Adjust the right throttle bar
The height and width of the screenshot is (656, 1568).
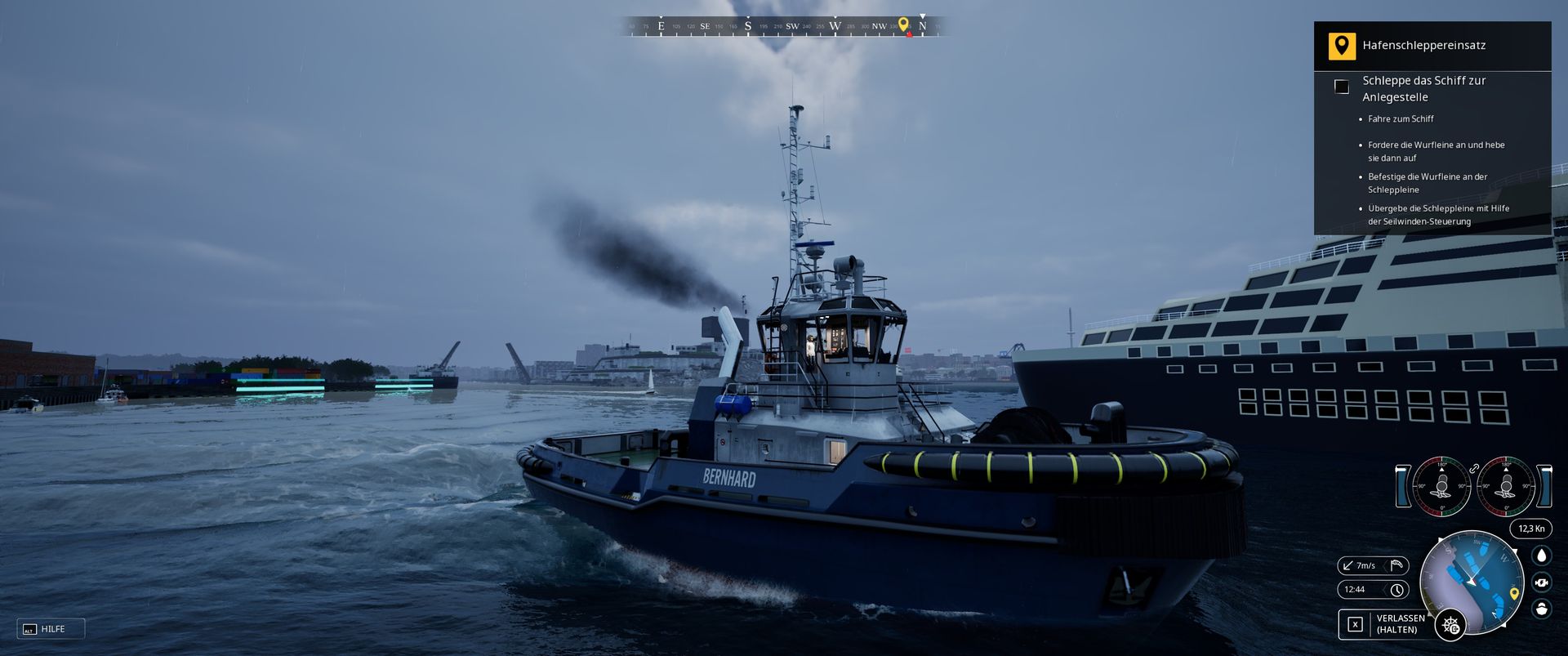click(1544, 486)
